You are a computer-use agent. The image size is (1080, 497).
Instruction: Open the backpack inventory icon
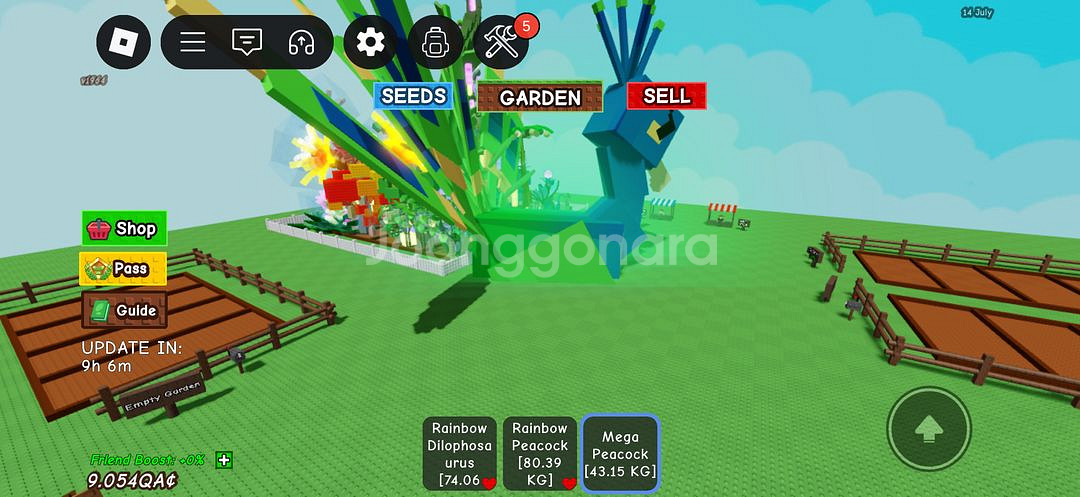[435, 42]
